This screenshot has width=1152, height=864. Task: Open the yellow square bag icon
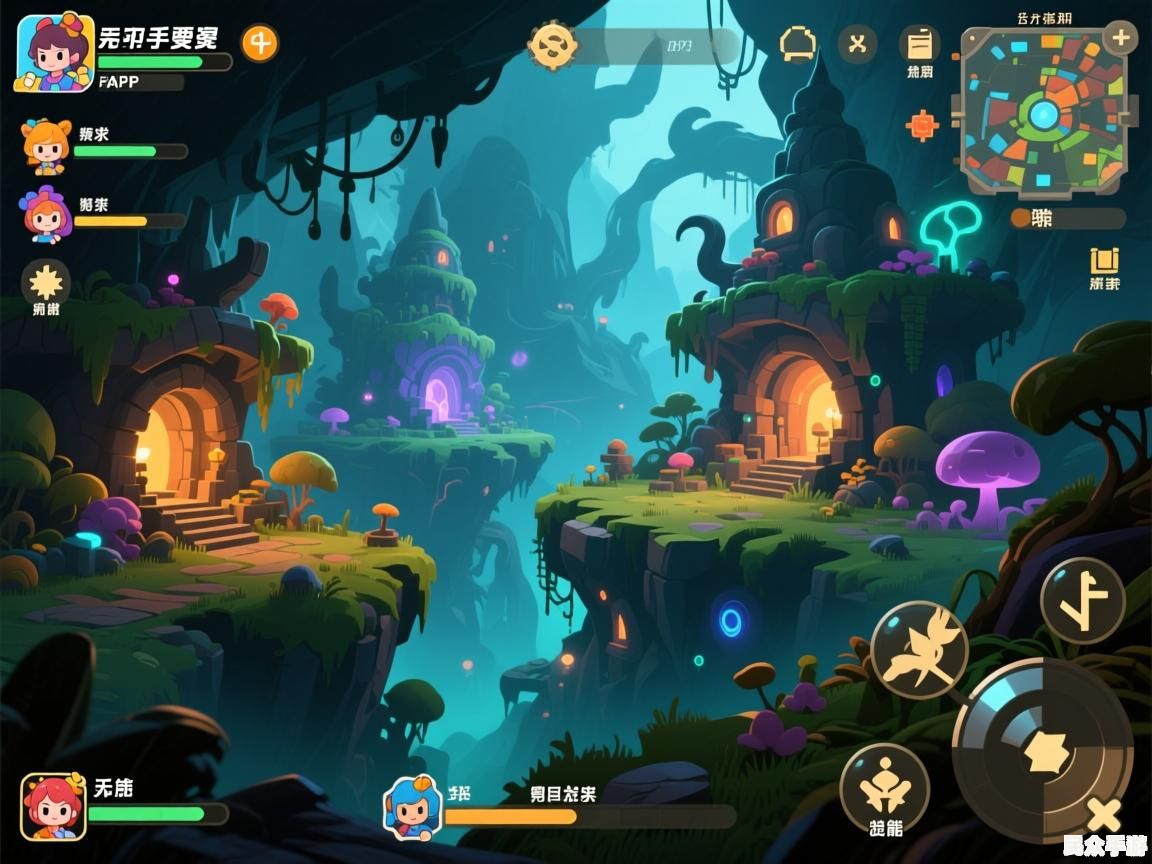click(1104, 261)
